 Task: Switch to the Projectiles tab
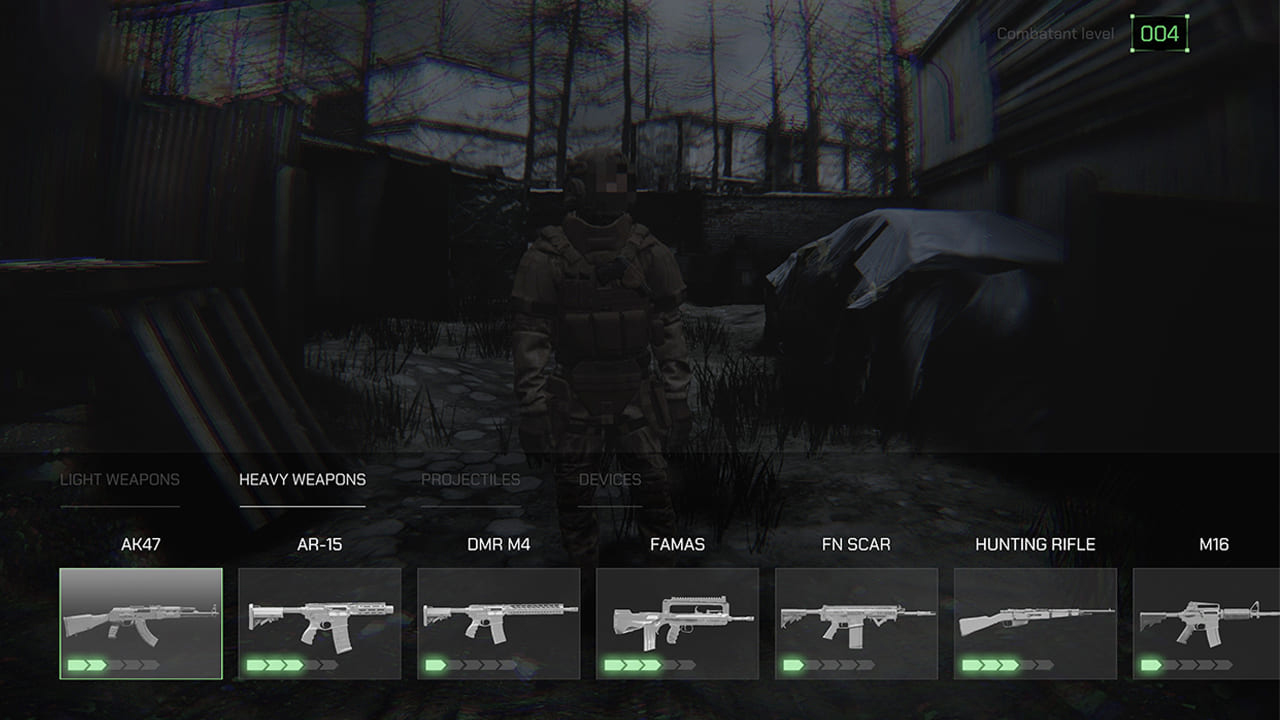pyautogui.click(x=472, y=479)
